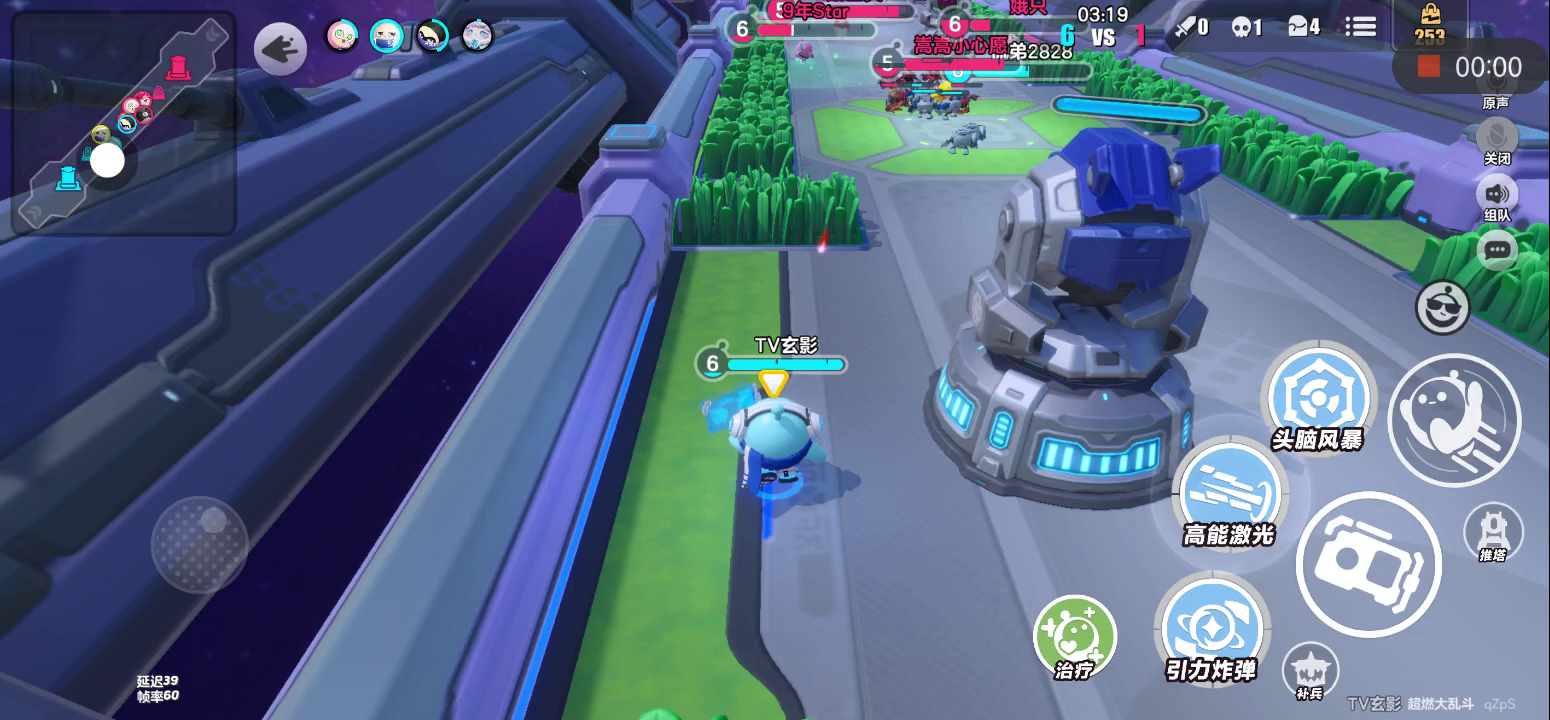Open the shop bag with 253 gold
Image resolution: width=1550 pixels, height=720 pixels.
point(1429,24)
